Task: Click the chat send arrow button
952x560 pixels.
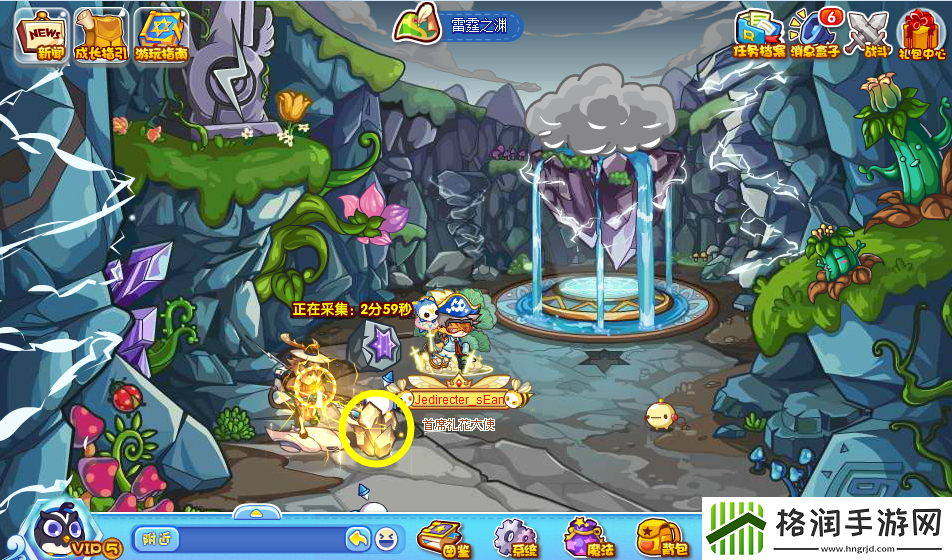Action: 358,539
